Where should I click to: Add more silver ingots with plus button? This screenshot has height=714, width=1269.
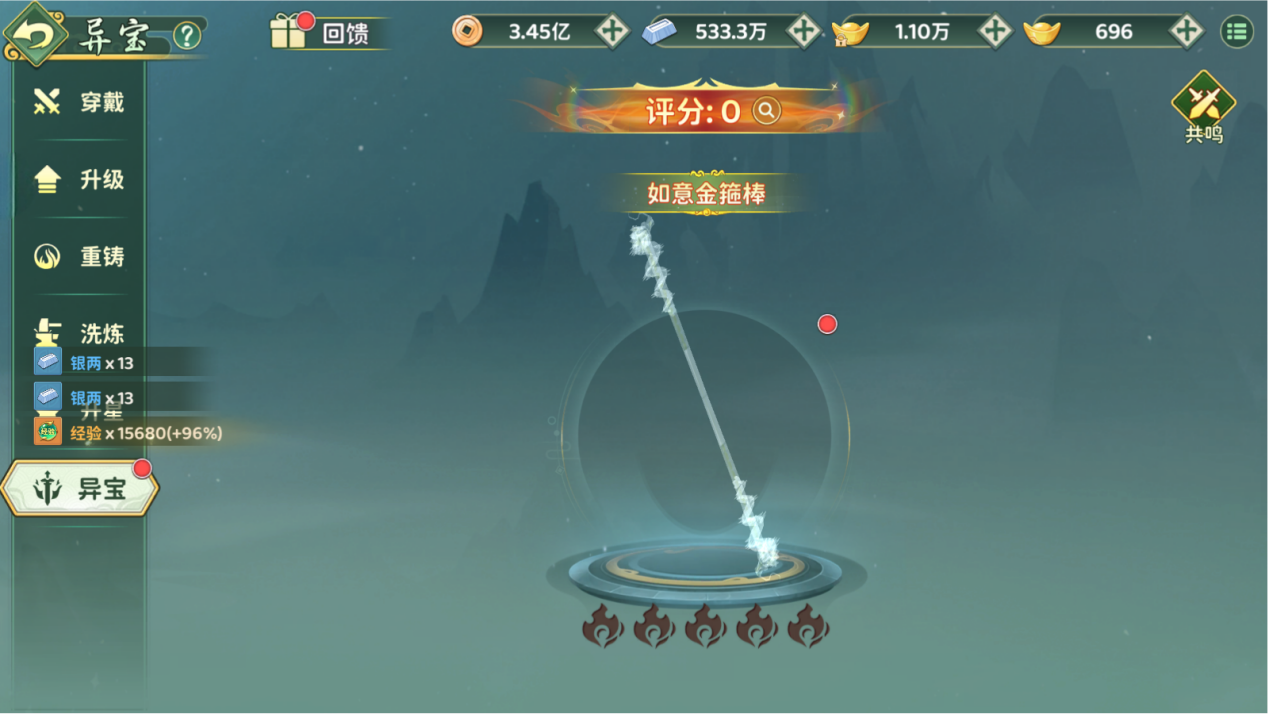click(803, 31)
